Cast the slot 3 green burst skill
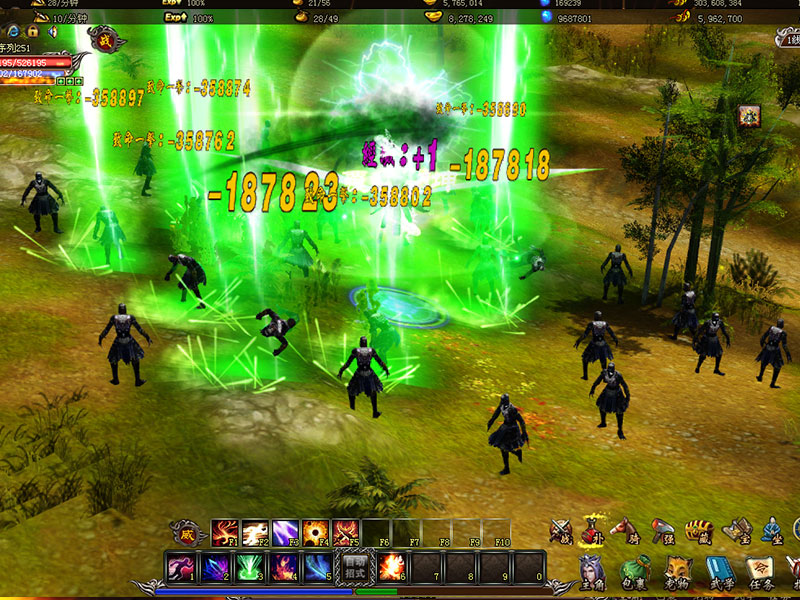 [x=249, y=567]
